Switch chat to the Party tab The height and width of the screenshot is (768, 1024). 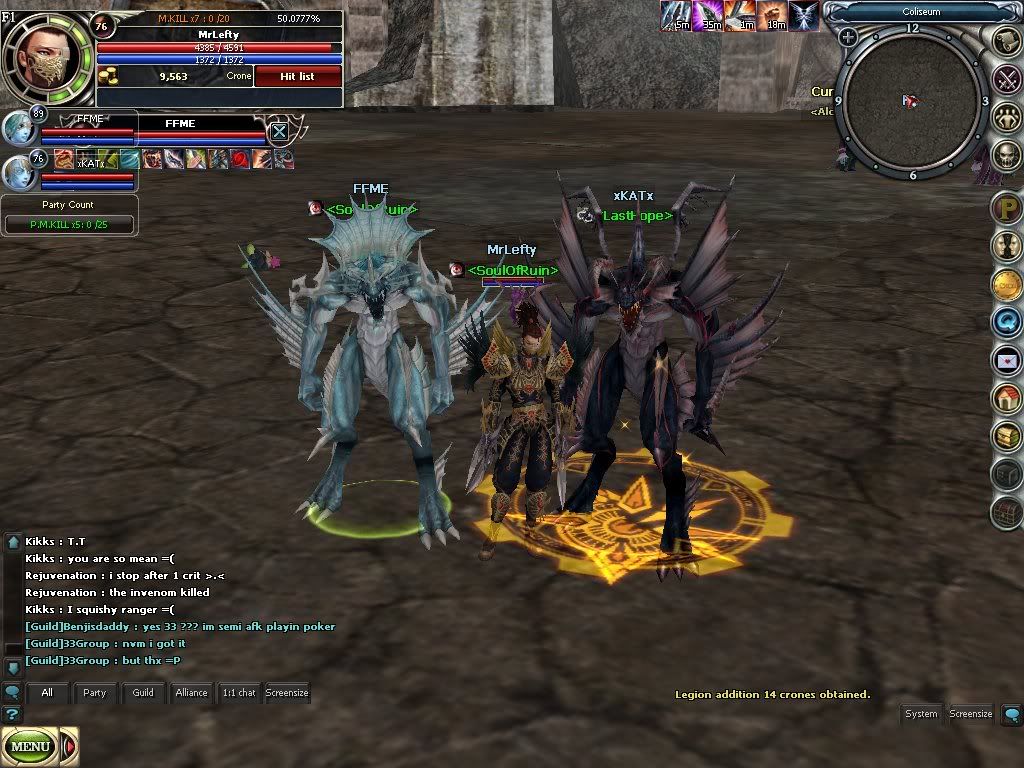94,692
